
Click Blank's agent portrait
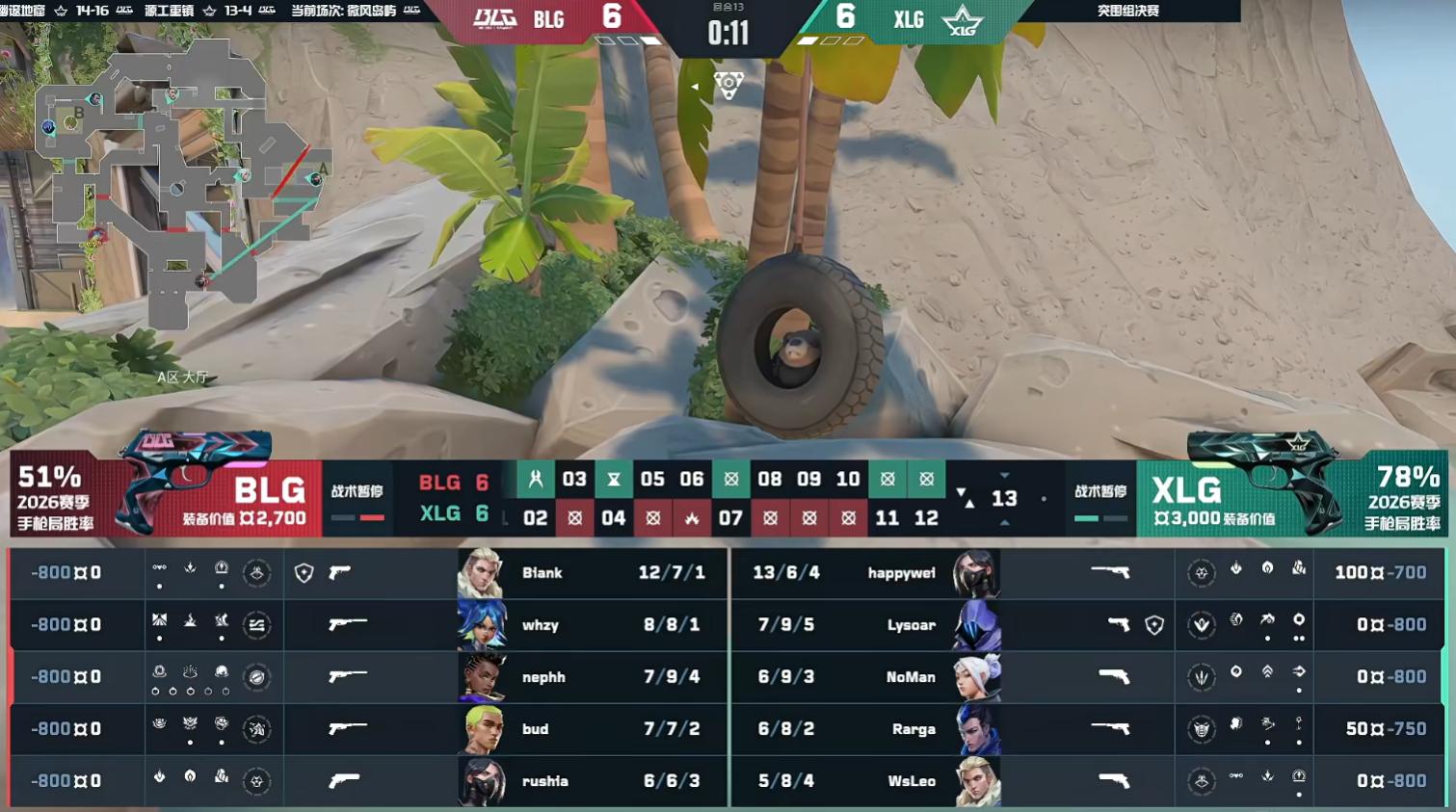tap(481, 573)
